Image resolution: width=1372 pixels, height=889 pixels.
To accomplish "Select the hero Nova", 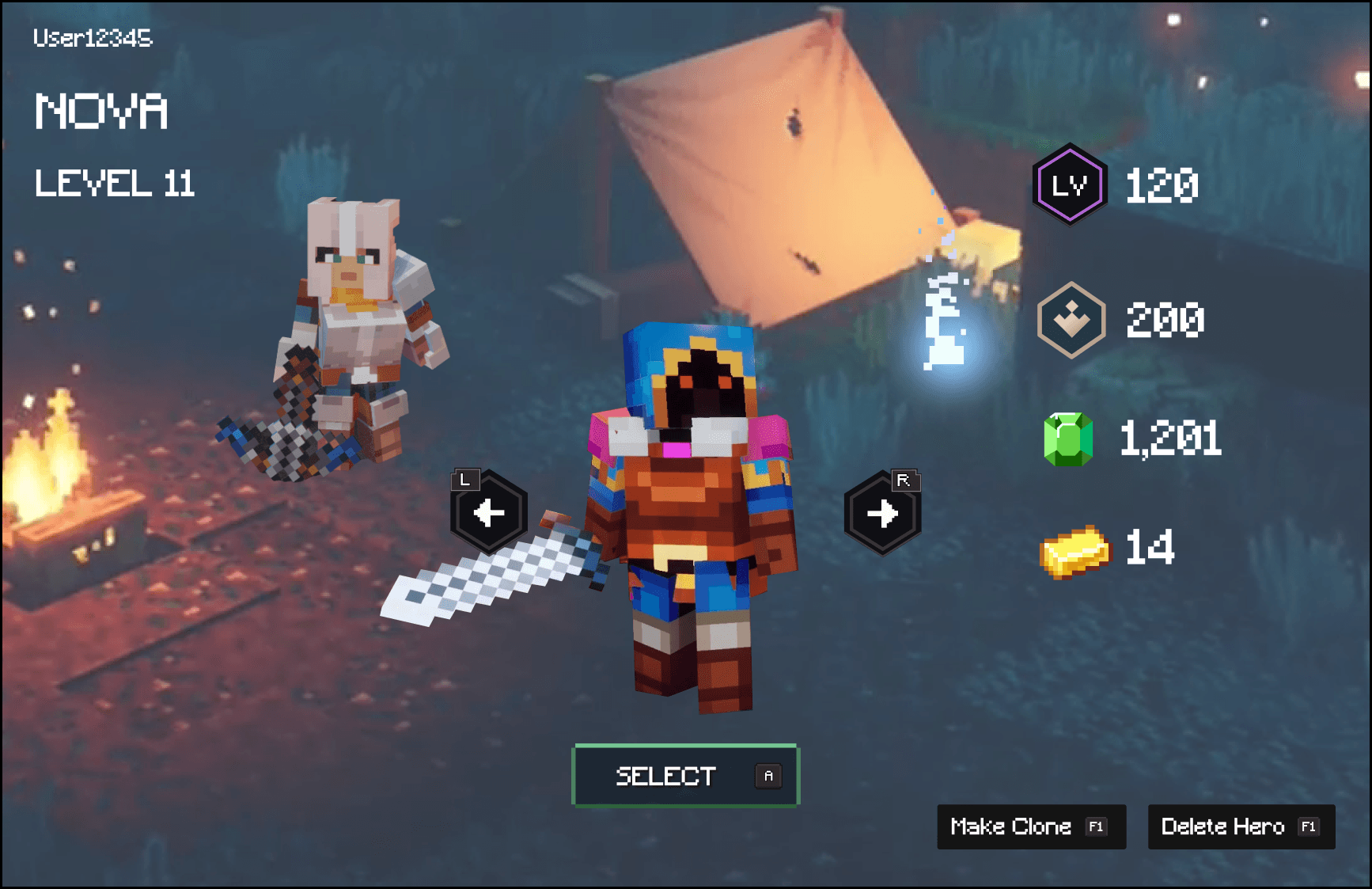I will (x=685, y=776).
